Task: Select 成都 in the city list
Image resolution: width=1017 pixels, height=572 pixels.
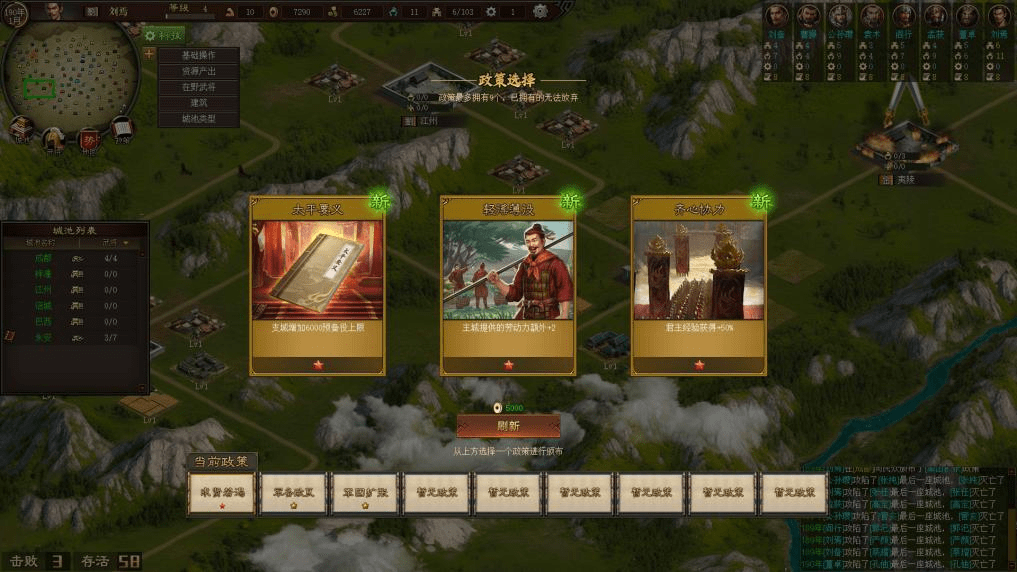Action: tap(43, 258)
